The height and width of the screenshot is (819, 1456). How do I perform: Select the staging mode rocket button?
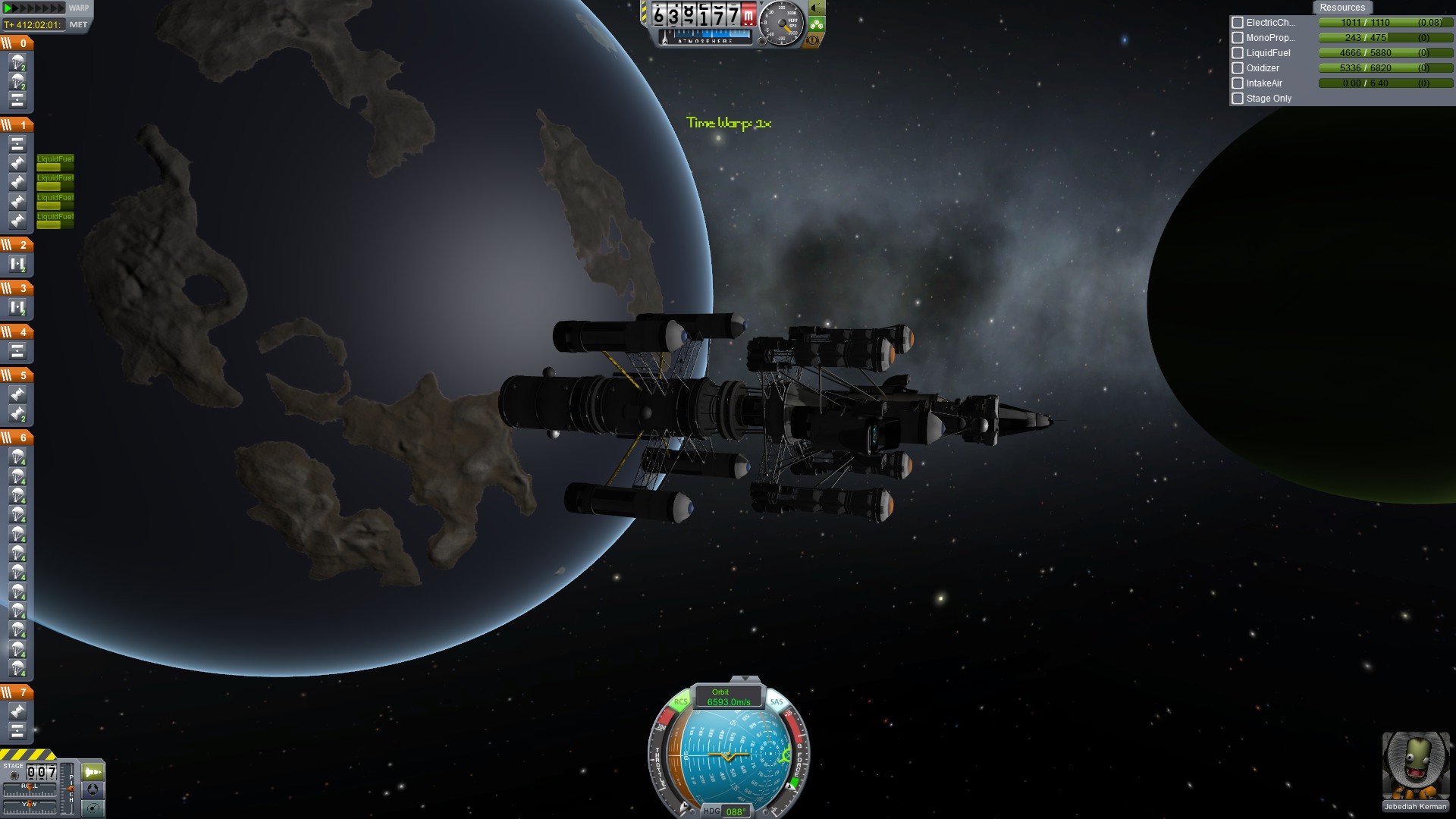point(93,772)
